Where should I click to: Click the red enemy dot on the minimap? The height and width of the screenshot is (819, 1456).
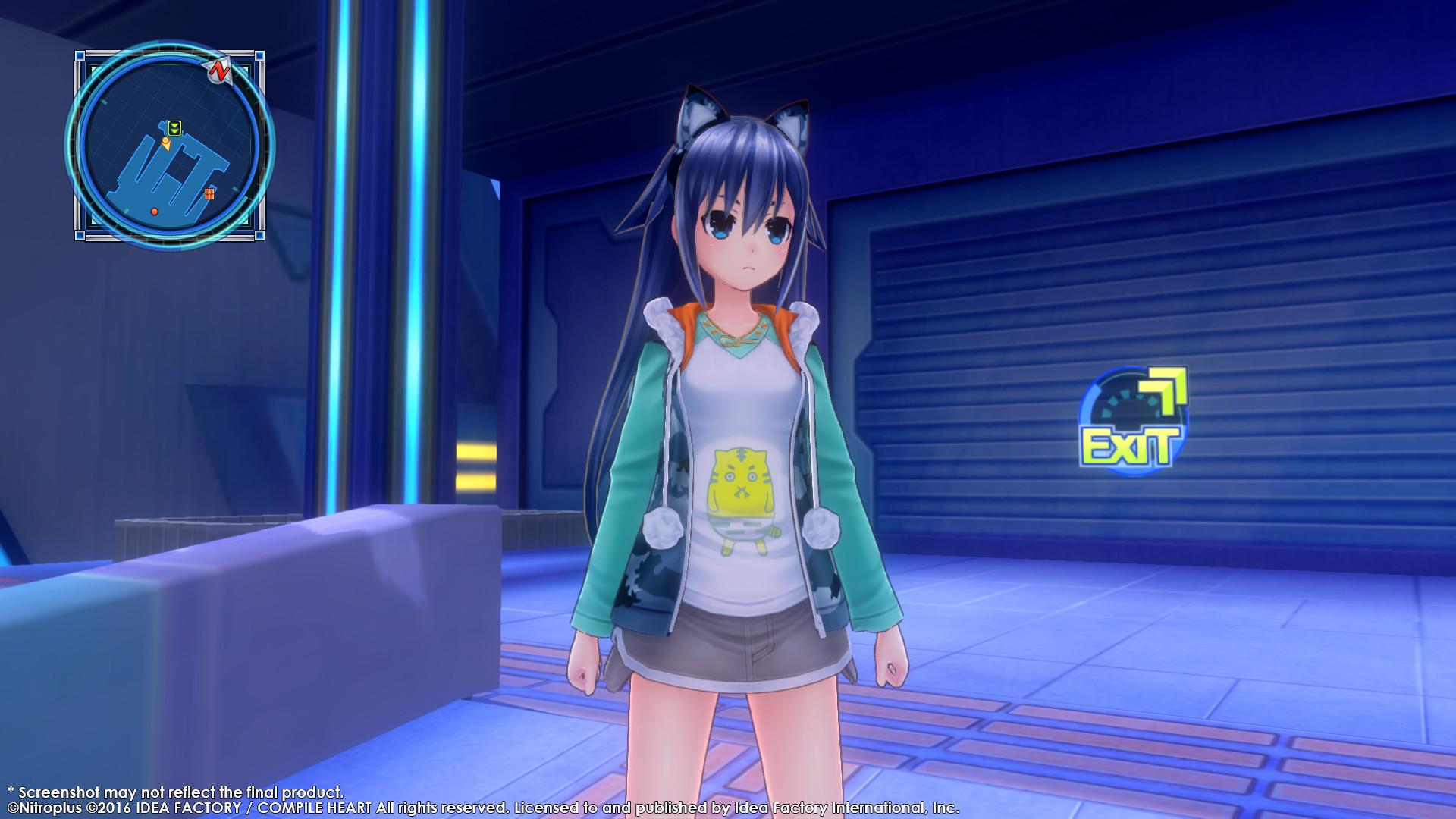[154, 211]
